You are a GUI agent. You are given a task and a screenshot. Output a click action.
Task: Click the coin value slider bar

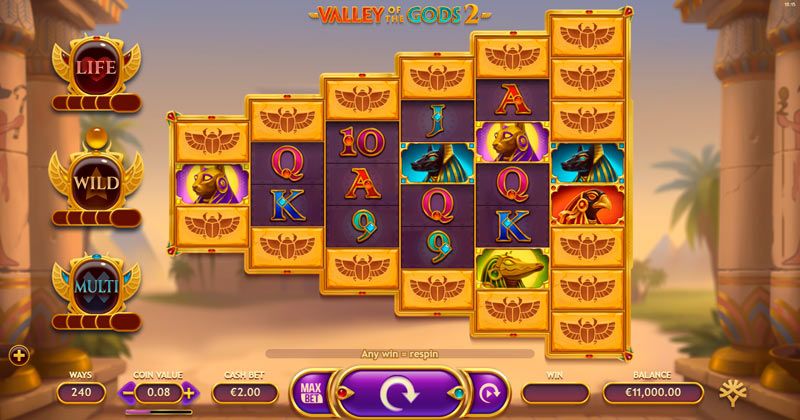tap(158, 411)
